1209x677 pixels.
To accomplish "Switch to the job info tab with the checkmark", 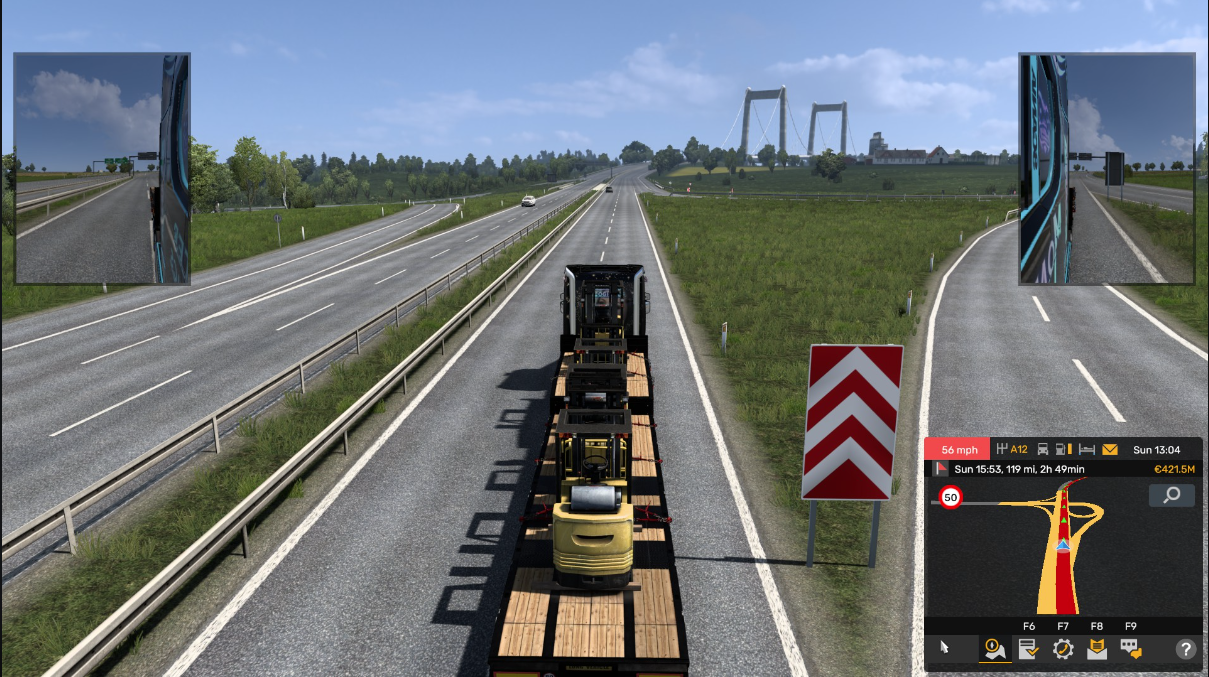I will point(1027,649).
